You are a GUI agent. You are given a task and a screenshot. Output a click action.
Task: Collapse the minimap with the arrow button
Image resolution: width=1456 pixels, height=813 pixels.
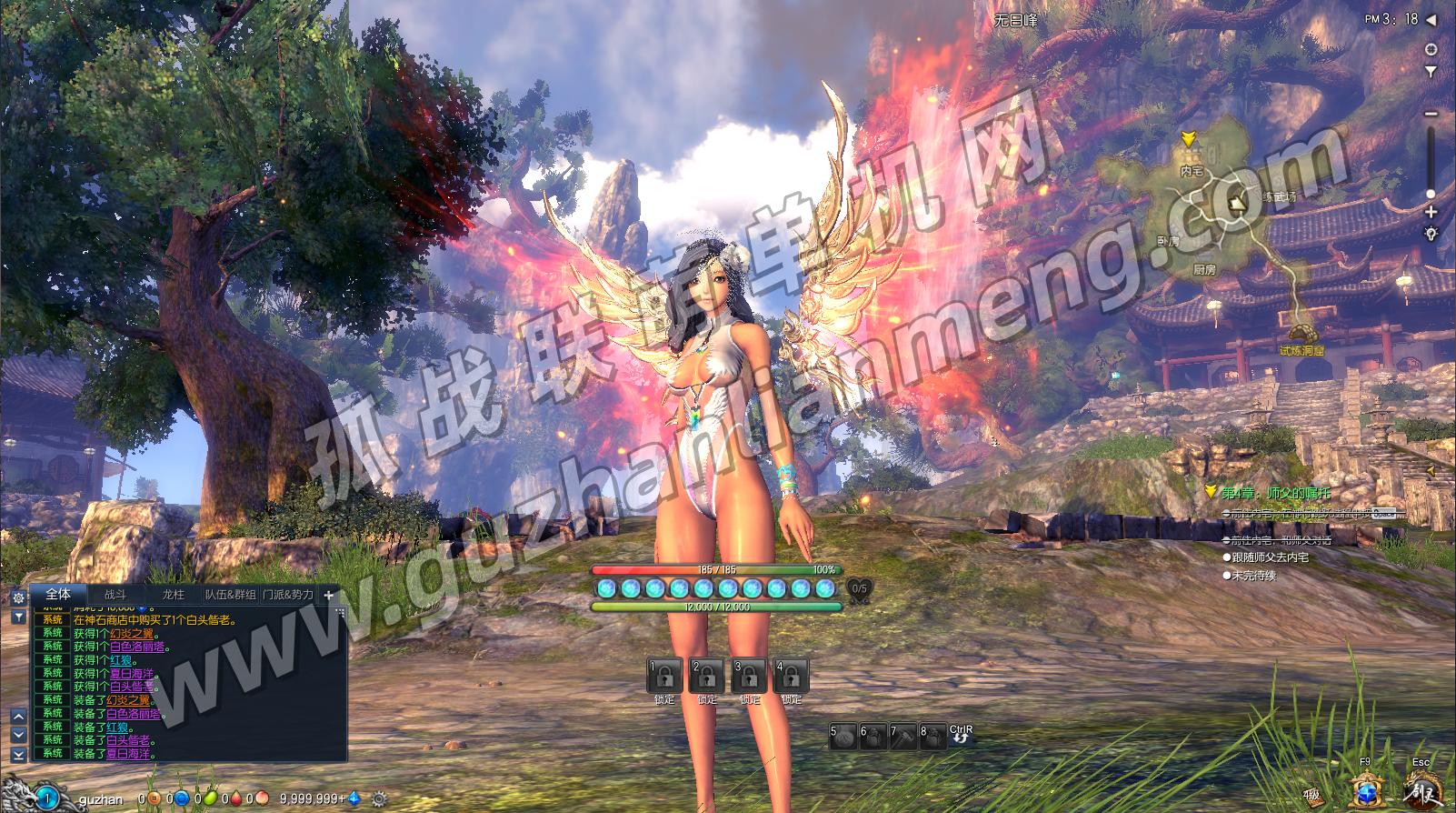(x=1431, y=19)
